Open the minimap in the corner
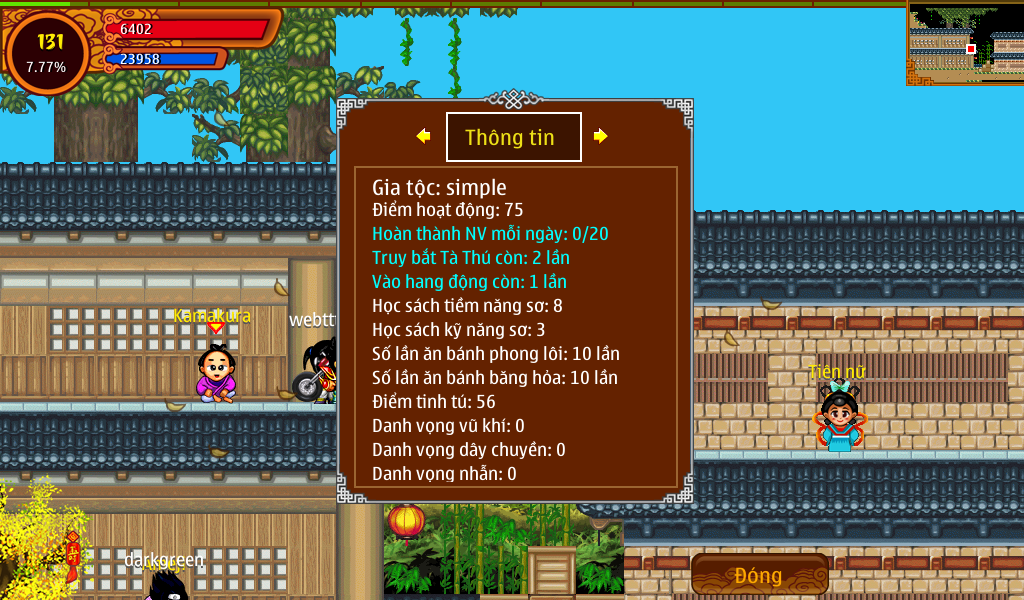1024x600 pixels. click(x=965, y=43)
